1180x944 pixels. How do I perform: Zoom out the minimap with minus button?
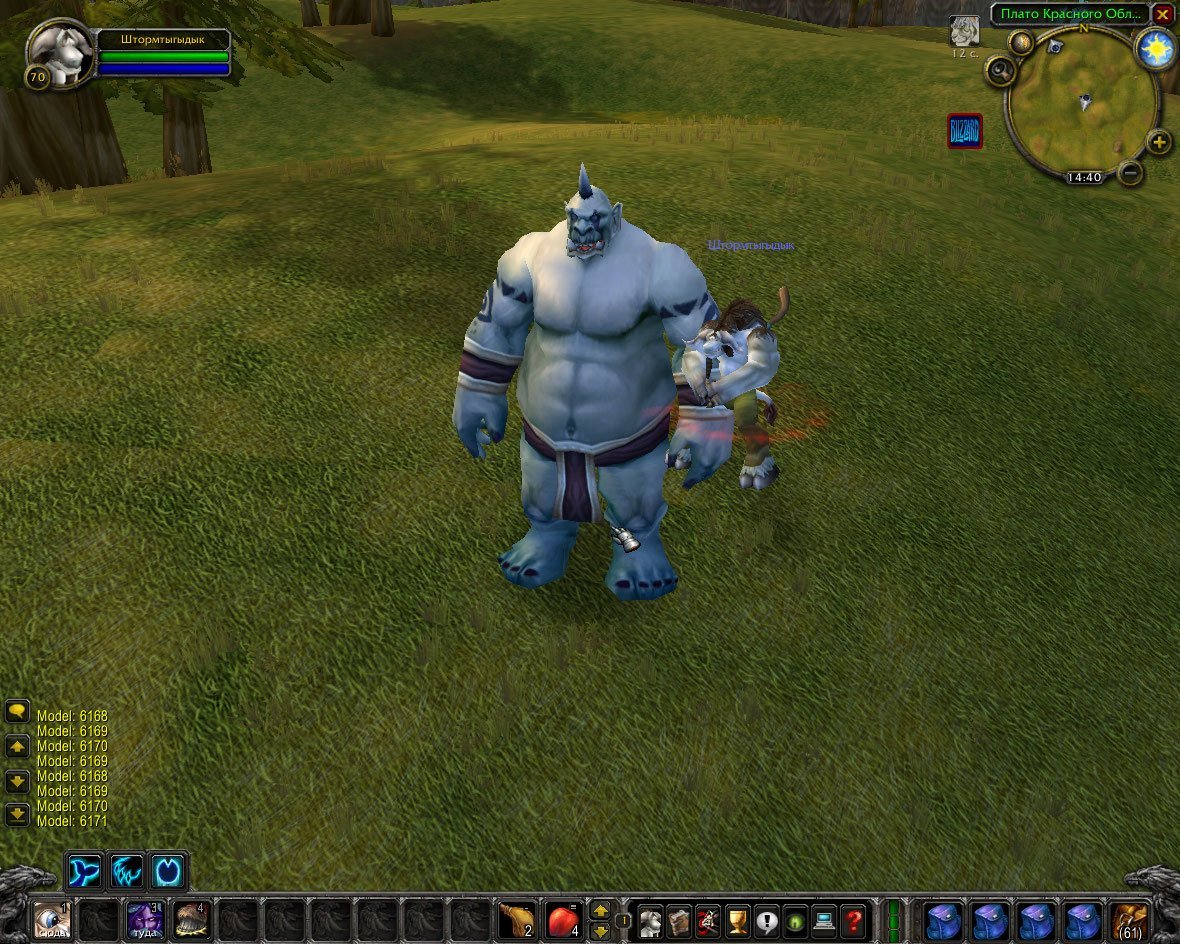click(x=1130, y=173)
